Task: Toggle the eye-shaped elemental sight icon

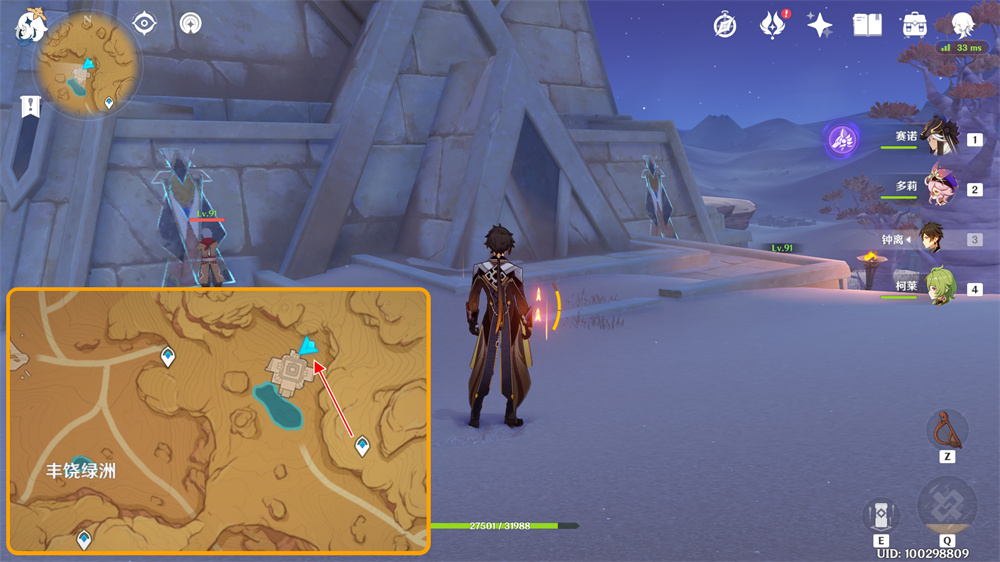Action: tap(146, 23)
